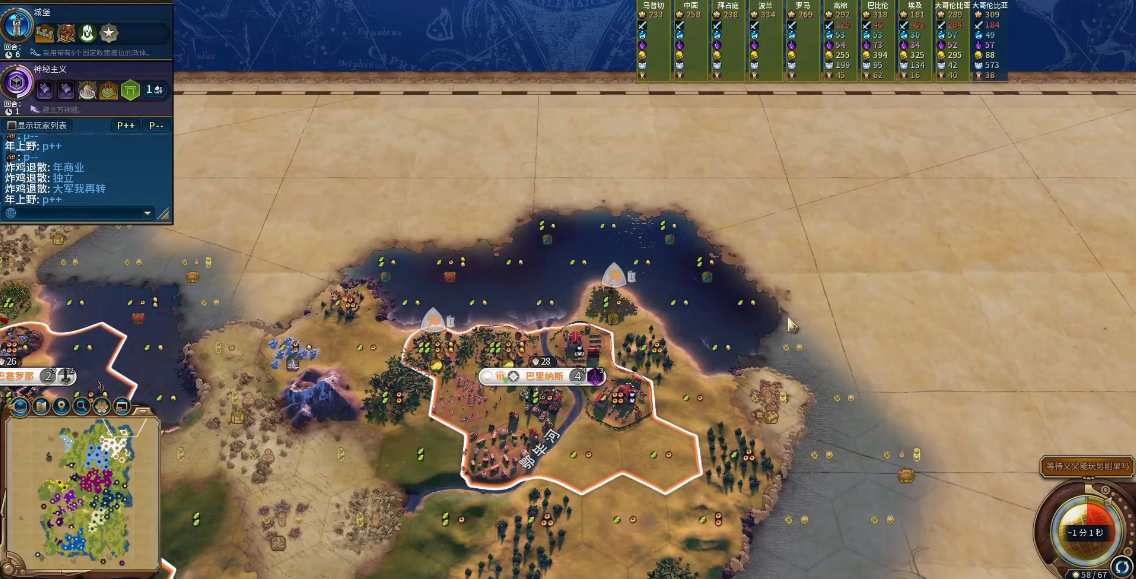Toggle the hex grid overlay
This screenshot has height=579, width=1136.
pyautogui.click(x=101, y=406)
